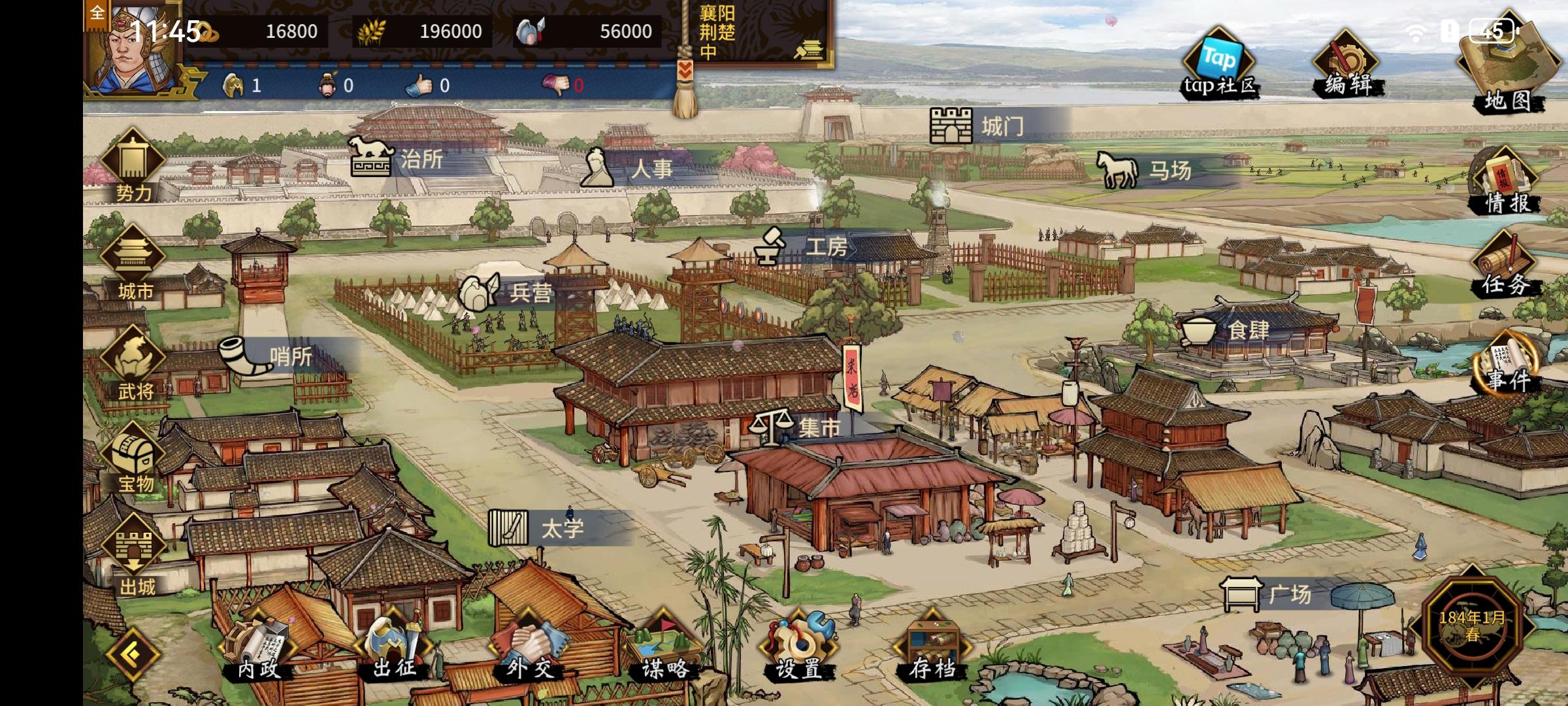Screen dimensions: 1568x706
Task: Open the 内政 internal affairs menu
Action: (258, 647)
